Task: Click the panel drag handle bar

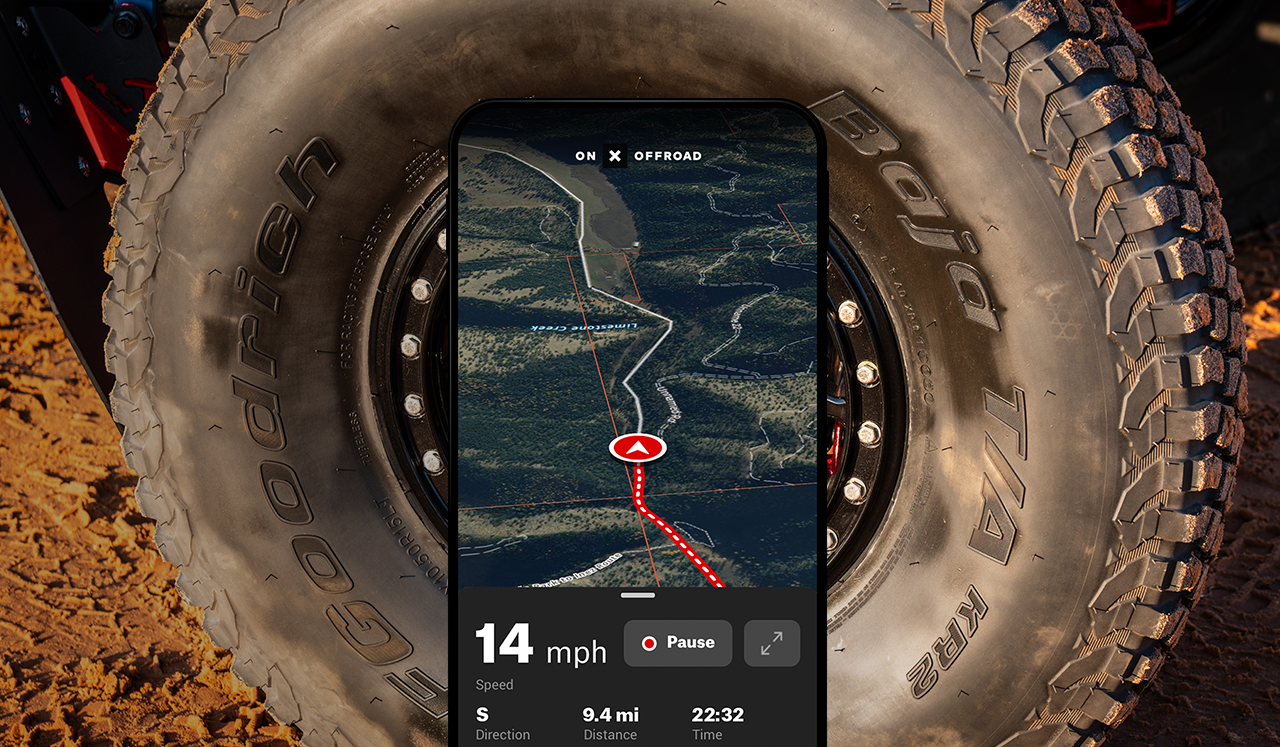Action: pyautogui.click(x=637, y=595)
